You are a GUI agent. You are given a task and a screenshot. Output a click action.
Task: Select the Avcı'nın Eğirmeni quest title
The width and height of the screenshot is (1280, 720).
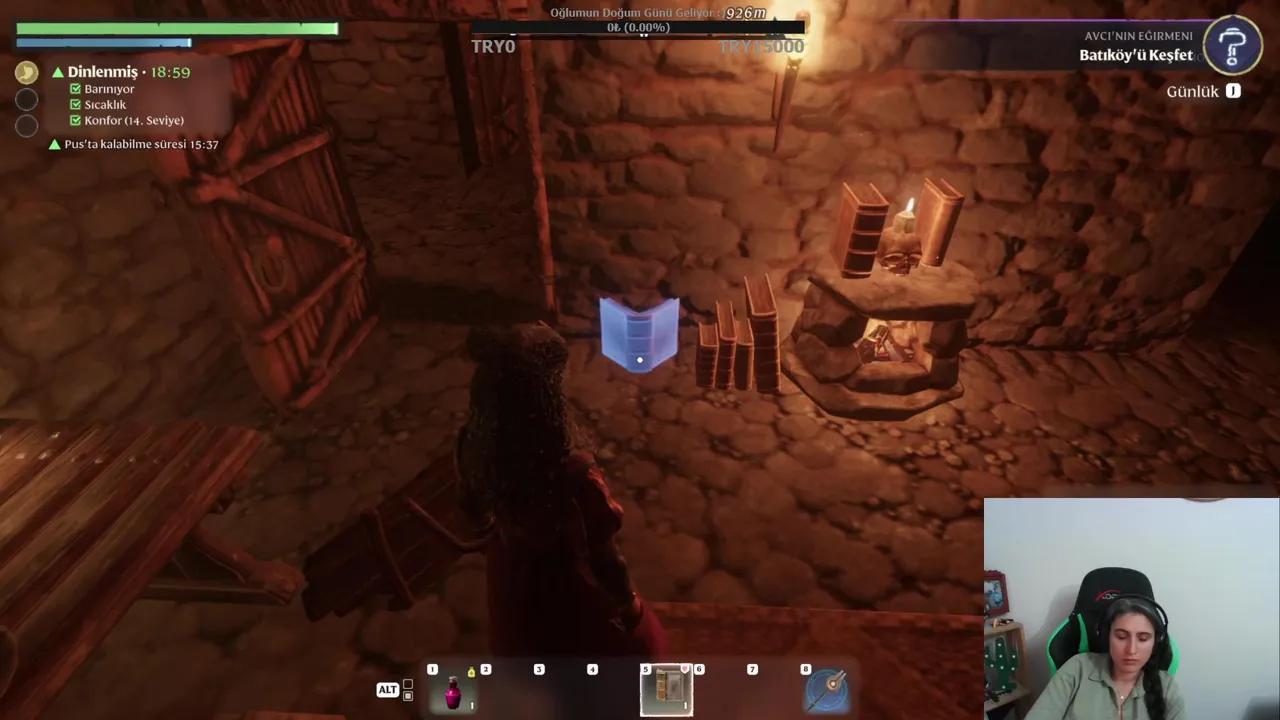(x=1139, y=38)
